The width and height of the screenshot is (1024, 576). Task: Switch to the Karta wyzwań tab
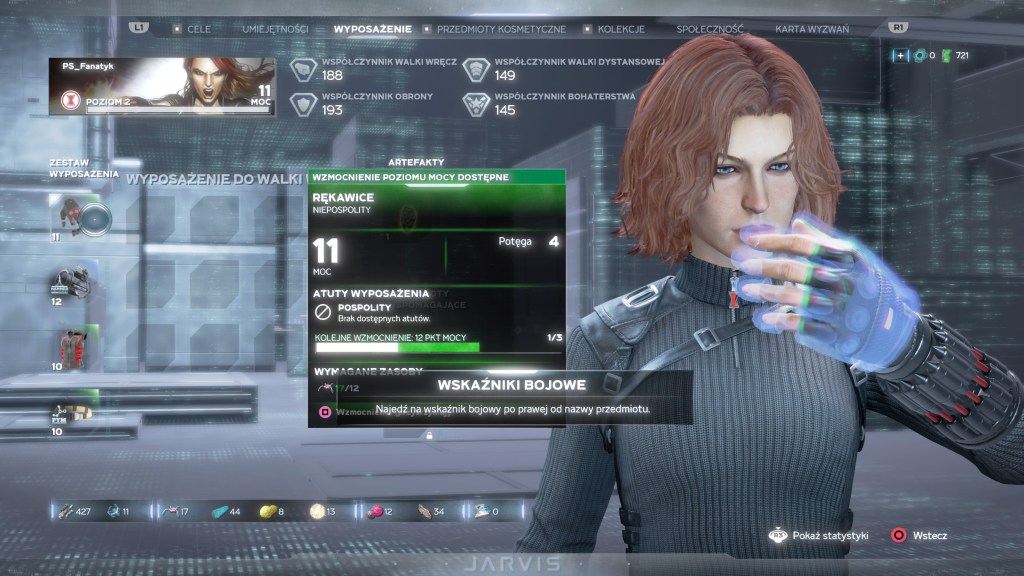pyautogui.click(x=811, y=29)
